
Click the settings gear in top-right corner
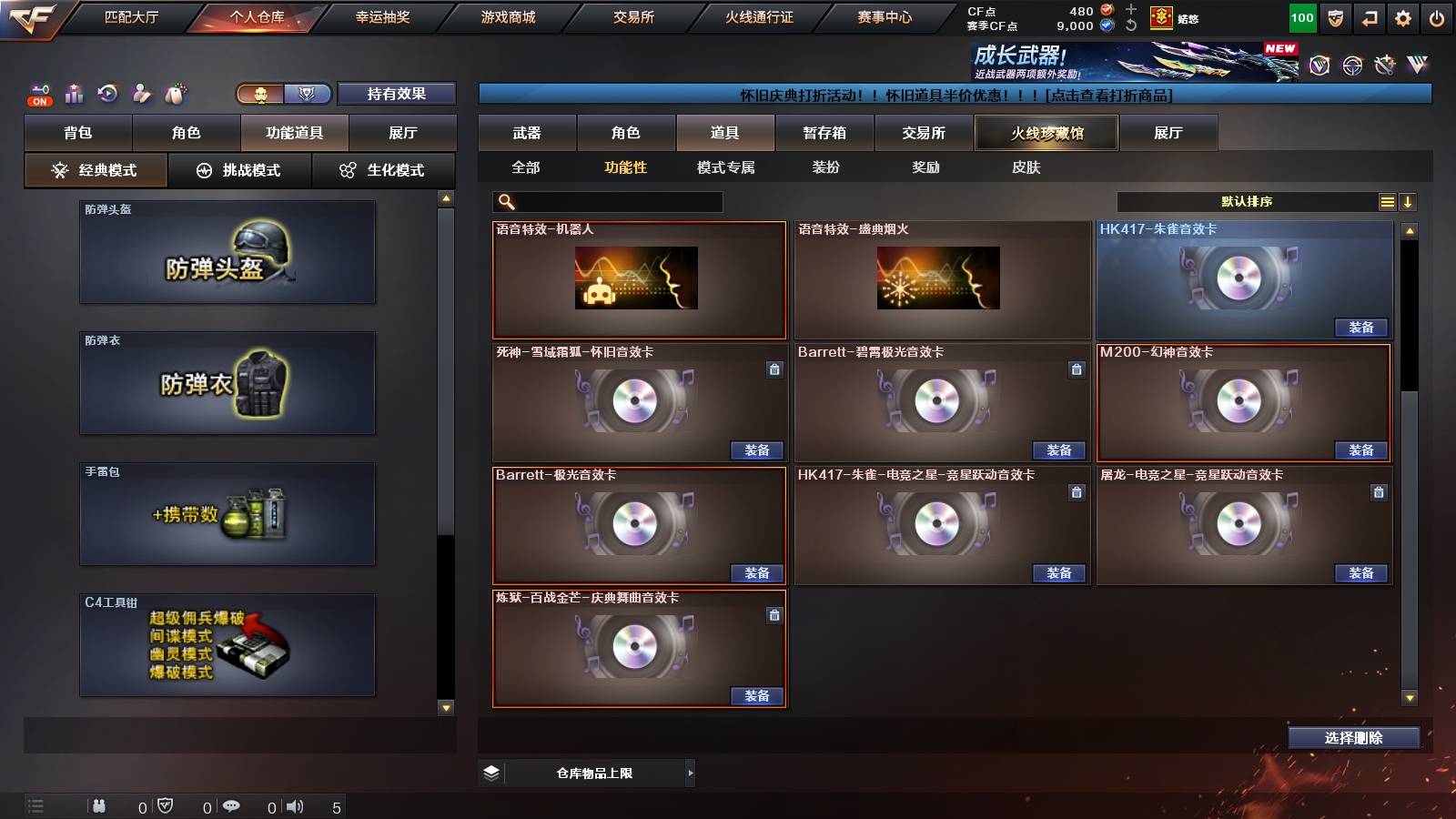click(x=1402, y=17)
